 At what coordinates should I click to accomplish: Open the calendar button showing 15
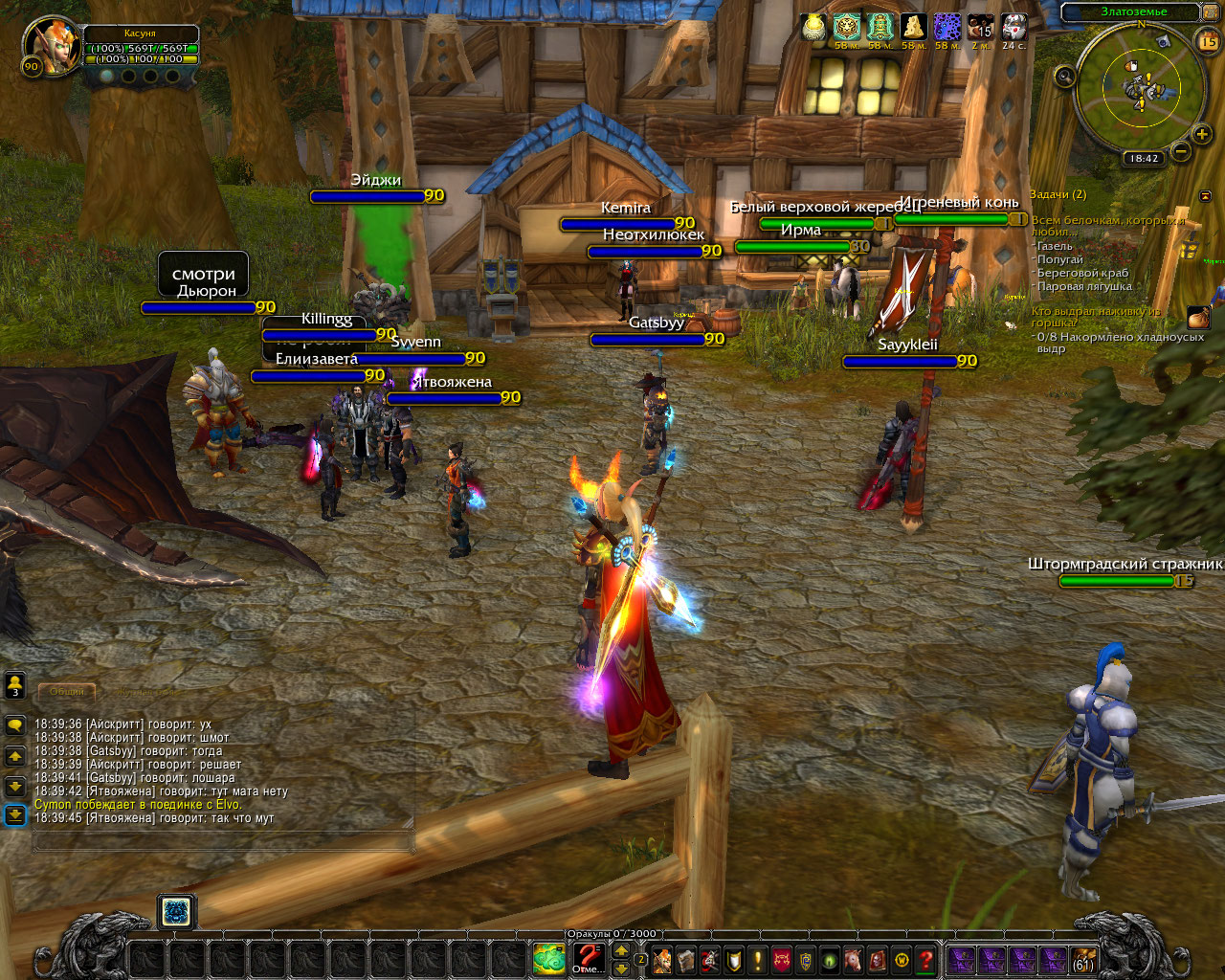click(x=1208, y=41)
